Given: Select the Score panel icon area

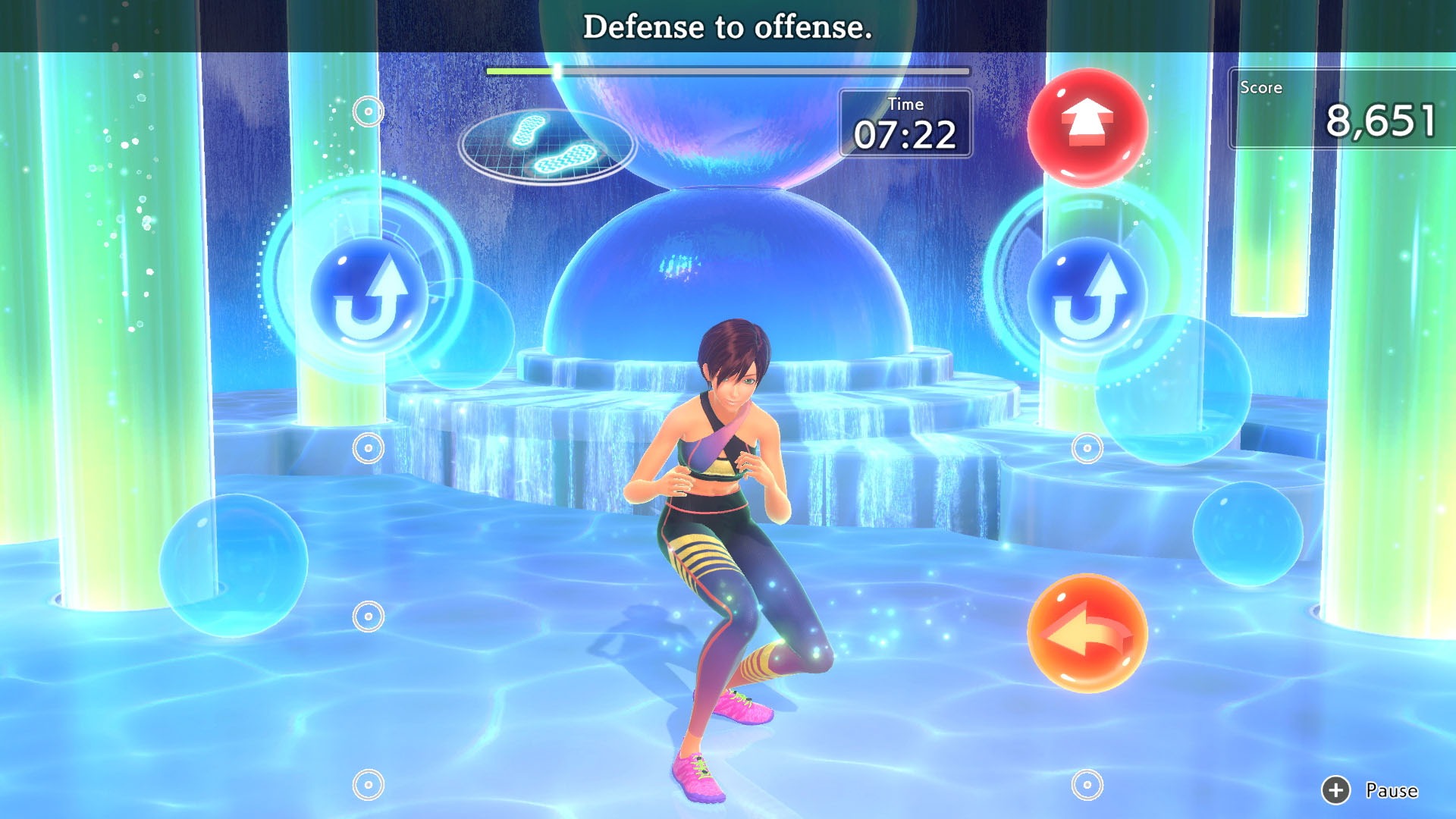Looking at the screenshot, I should pyautogui.click(x=1262, y=88).
